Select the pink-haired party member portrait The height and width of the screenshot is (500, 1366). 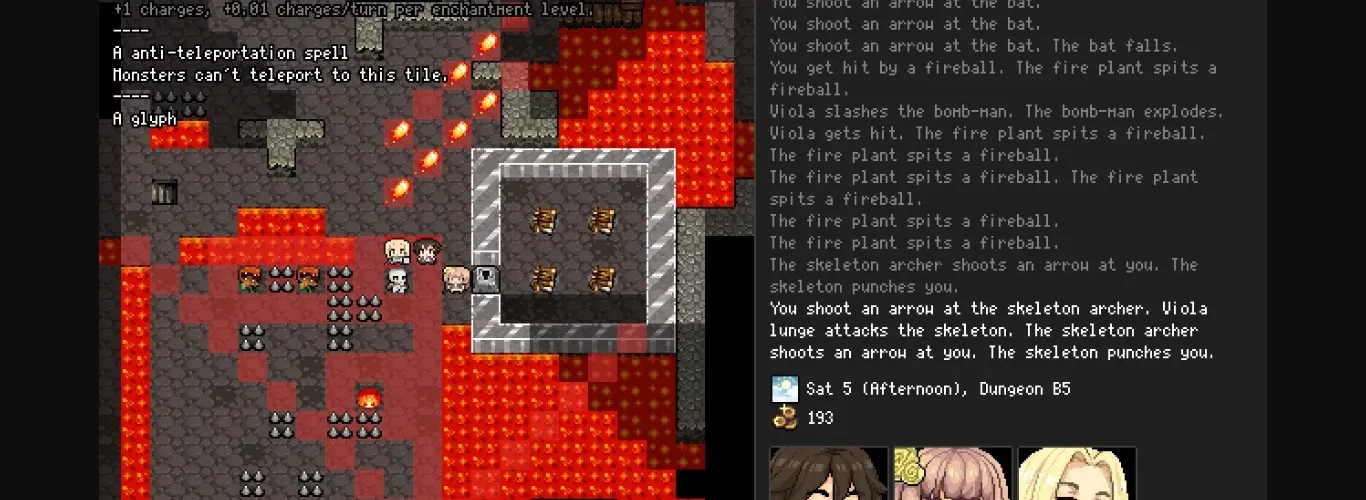pyautogui.click(x=952, y=474)
